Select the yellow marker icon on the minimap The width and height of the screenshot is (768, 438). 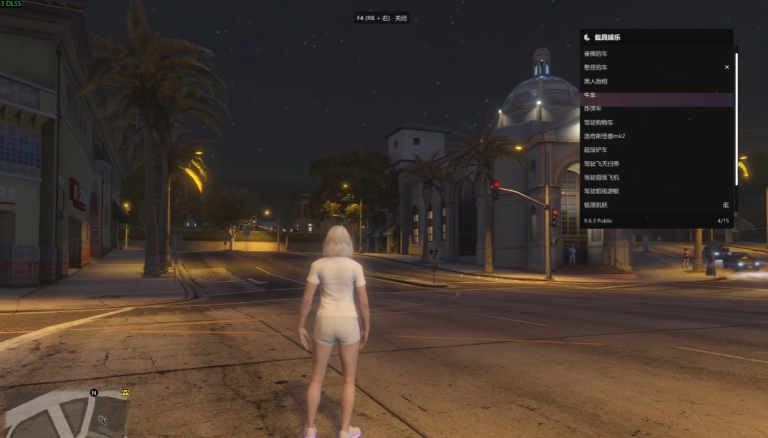[x=125, y=393]
